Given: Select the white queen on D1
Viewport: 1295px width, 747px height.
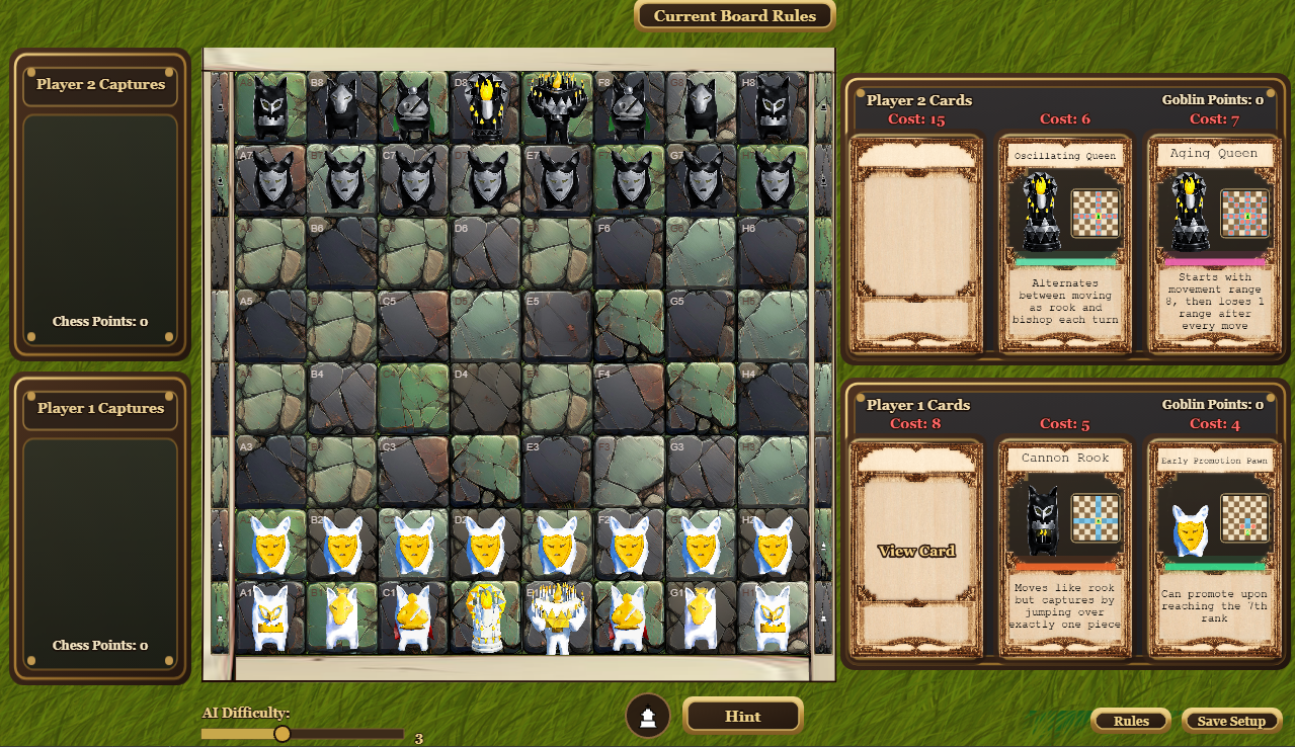Looking at the screenshot, I should pos(485,616).
